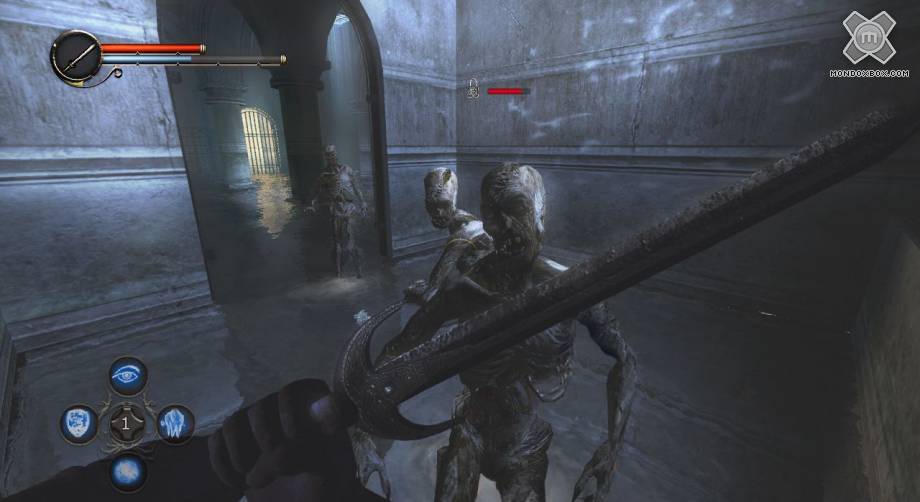Click the spell wheel center numbered 1
The height and width of the screenshot is (502, 920).
tap(126, 423)
